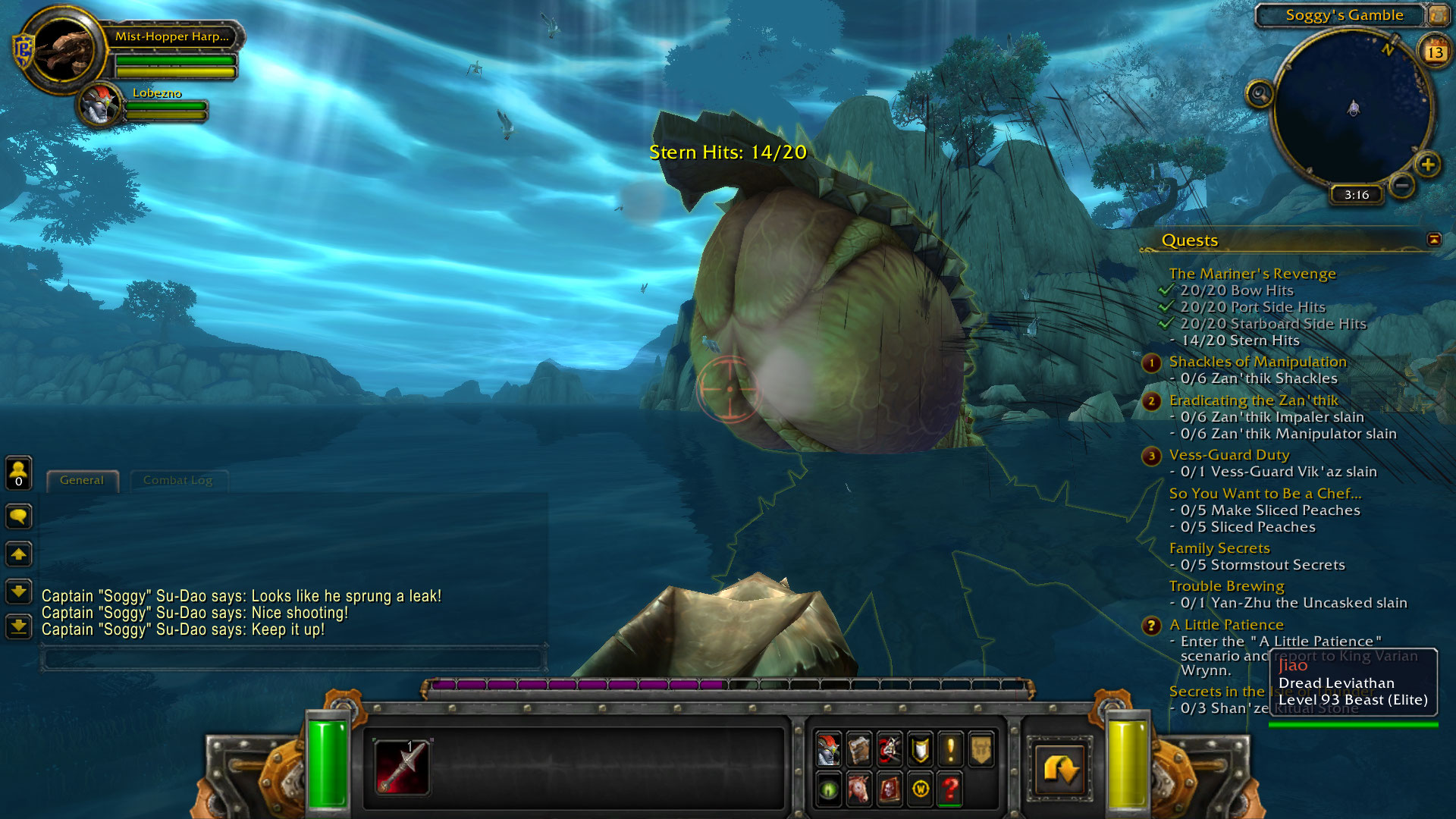1456x819 pixels.
Task: Click the Mist-Hopper Harpoon unit portrait
Action: pos(63,50)
